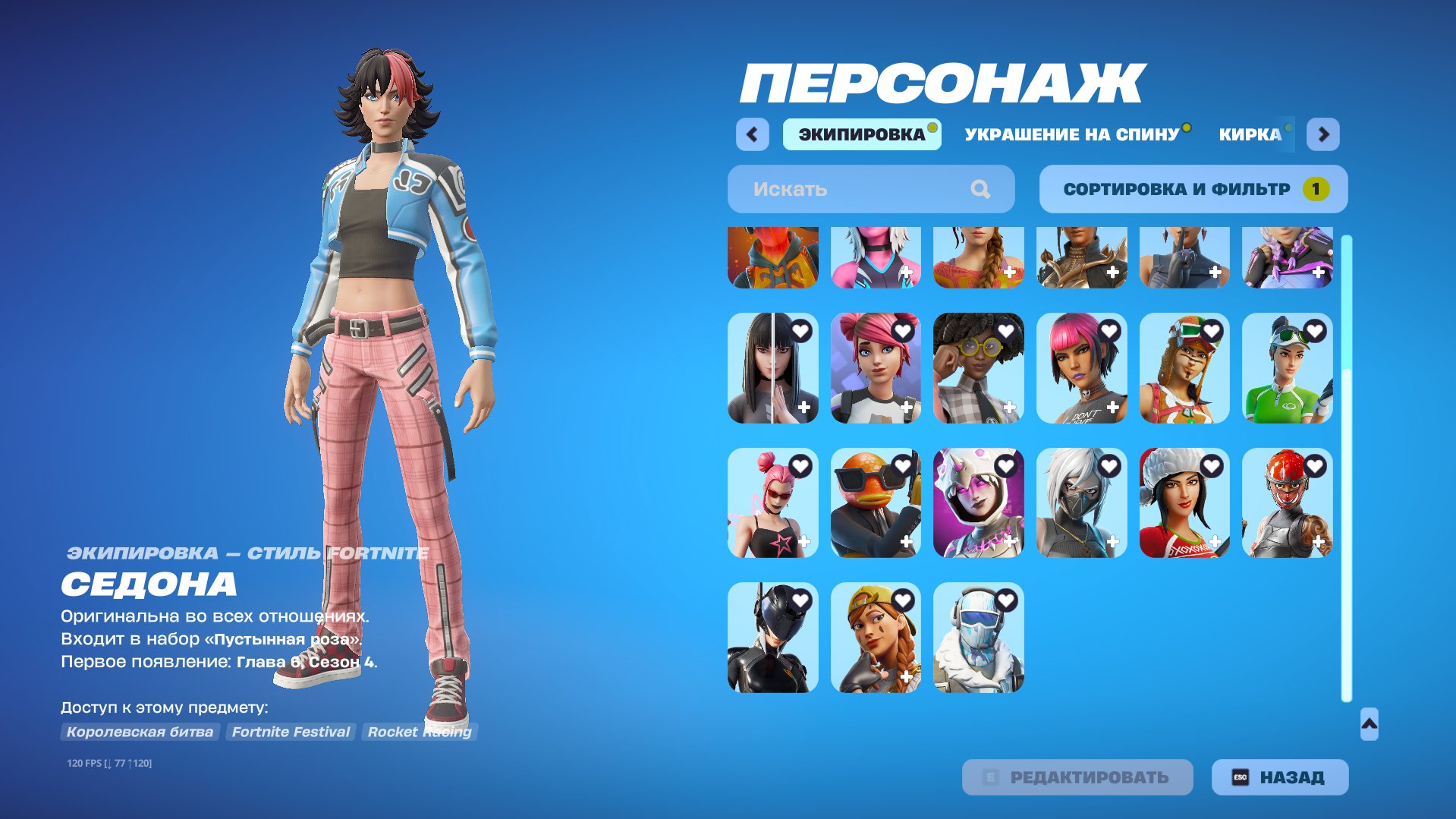
Task: Click the '+' icon on the green racer skin
Action: tap(1315, 408)
